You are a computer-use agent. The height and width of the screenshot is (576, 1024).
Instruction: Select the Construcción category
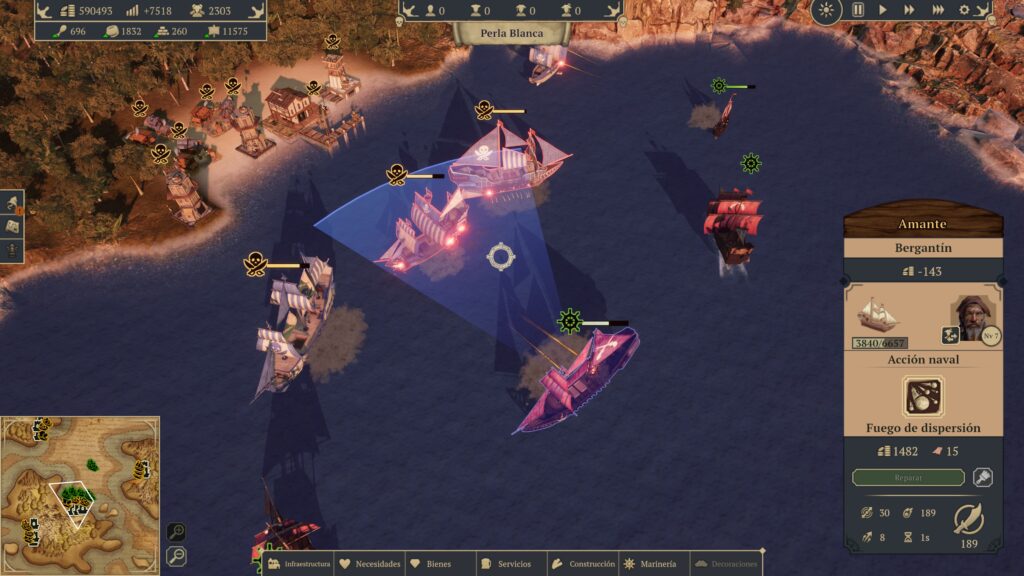tap(584, 564)
